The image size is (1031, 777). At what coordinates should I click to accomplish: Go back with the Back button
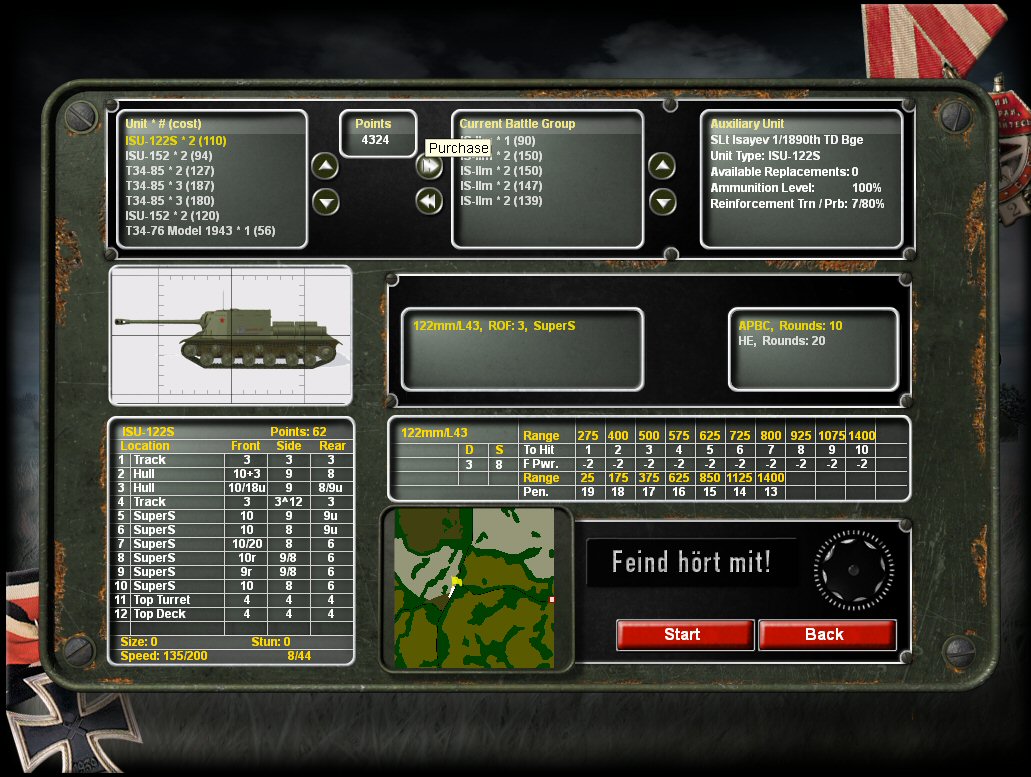click(x=826, y=634)
